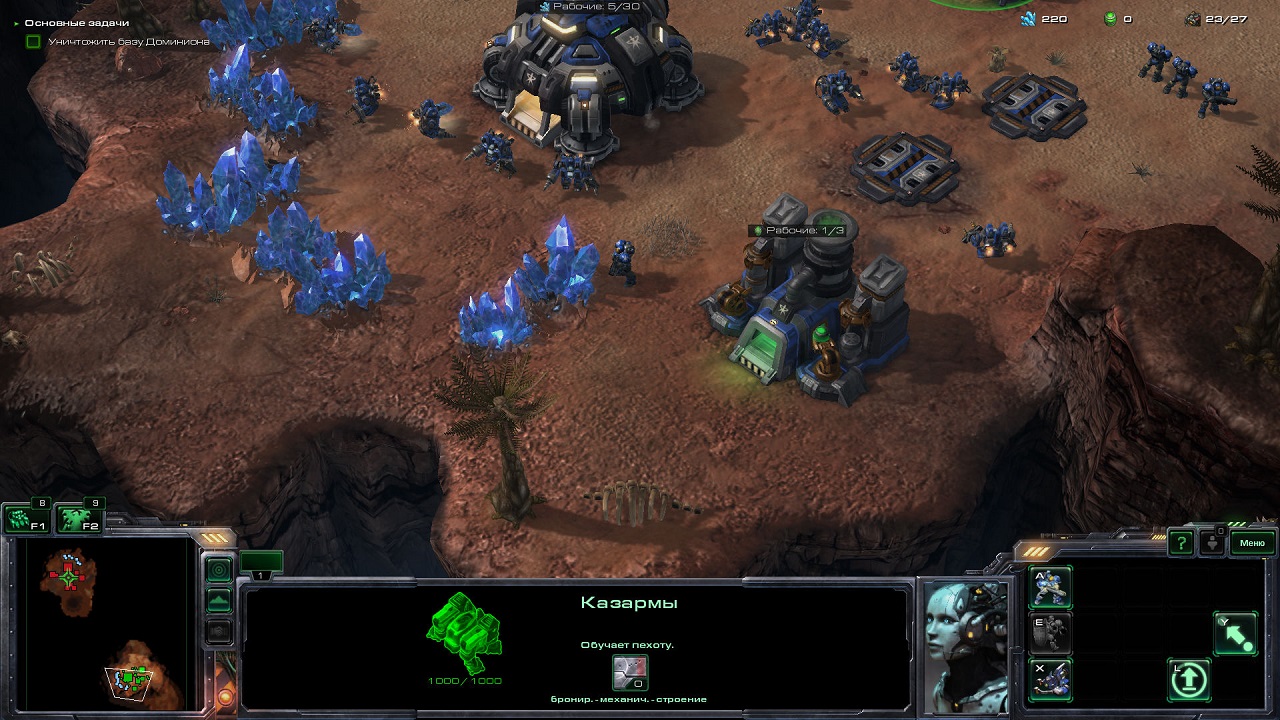Collapse the Основные задачи objectives list
Screen dimensions: 1280x720
tap(16, 23)
